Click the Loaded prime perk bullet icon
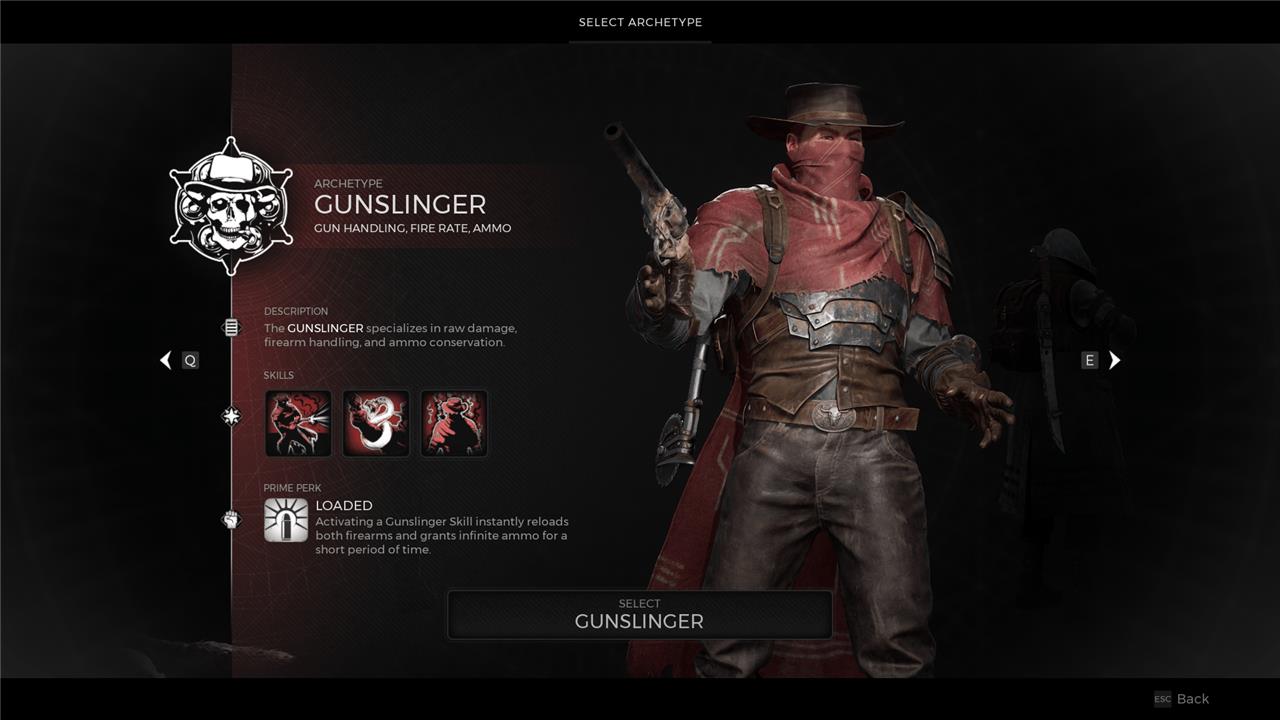This screenshot has height=720, width=1280. coord(286,520)
